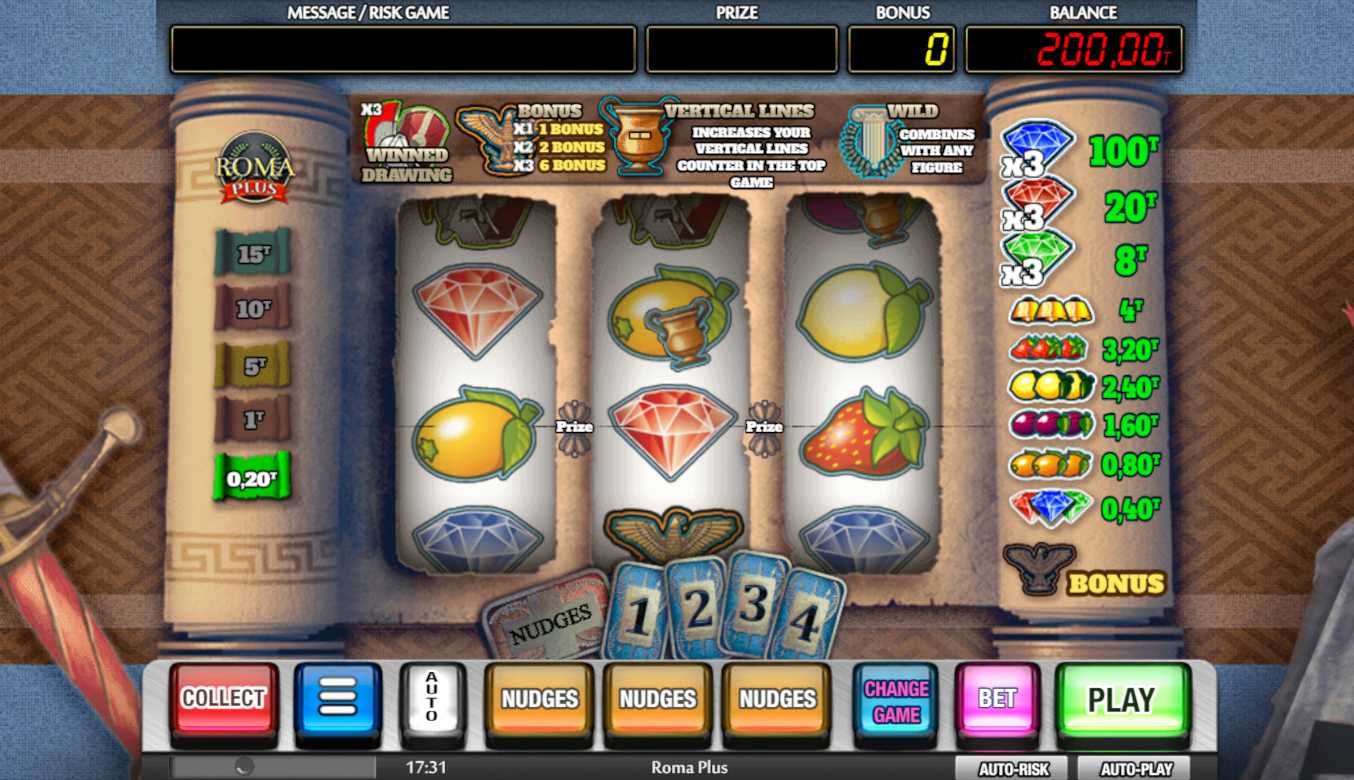This screenshot has width=1354, height=780.
Task: Turn on AUTO-PLAY in the bottom bar
Action: click(1136, 768)
